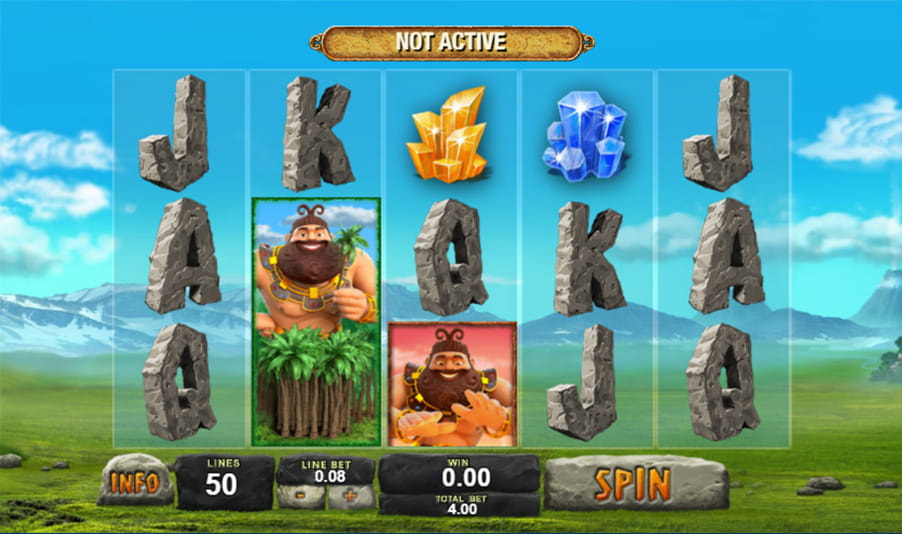Screen dimensions: 902x534
Task: Decrease line bet with the minus button
Action: coord(302,497)
